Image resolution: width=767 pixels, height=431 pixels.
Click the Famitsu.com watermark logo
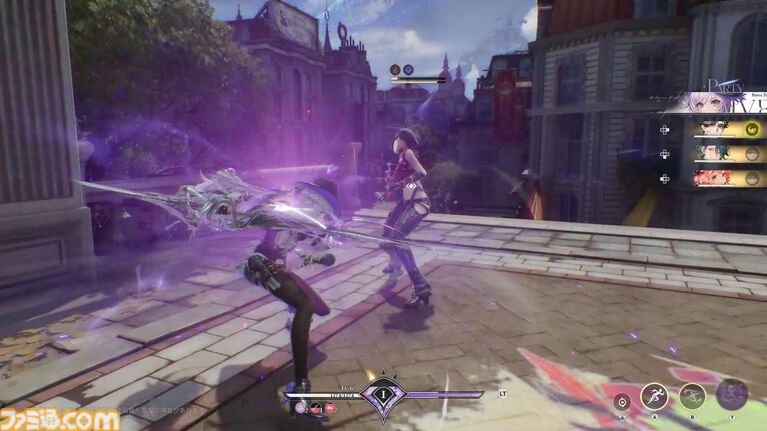point(60,417)
